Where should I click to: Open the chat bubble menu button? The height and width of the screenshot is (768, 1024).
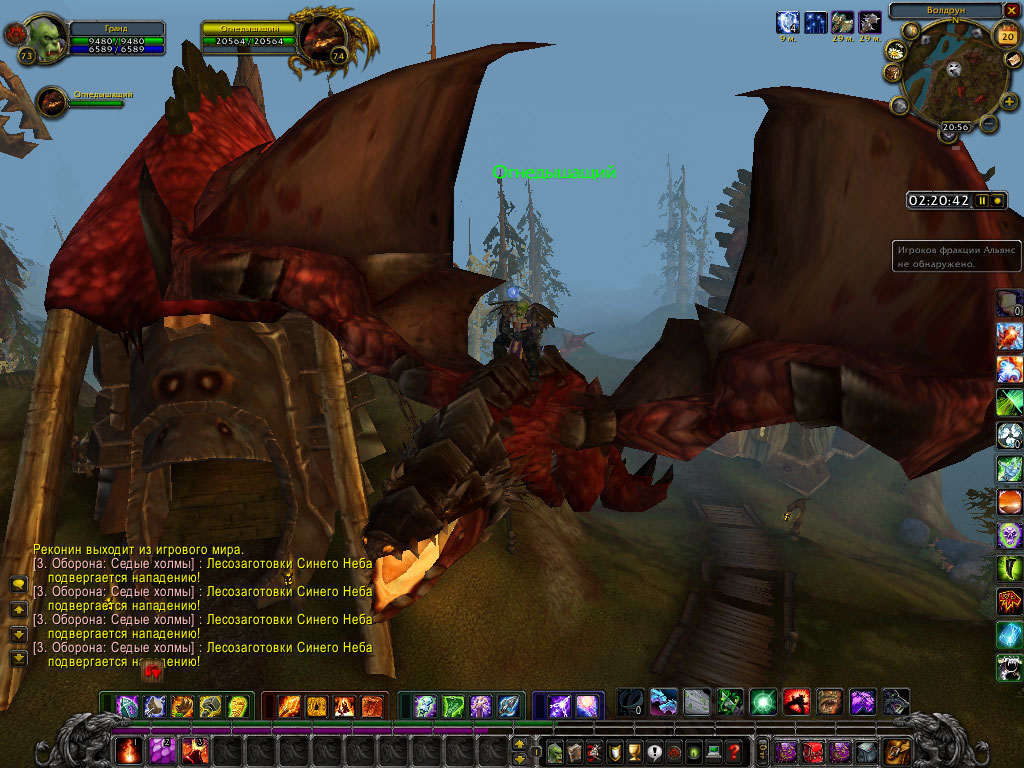[18, 584]
